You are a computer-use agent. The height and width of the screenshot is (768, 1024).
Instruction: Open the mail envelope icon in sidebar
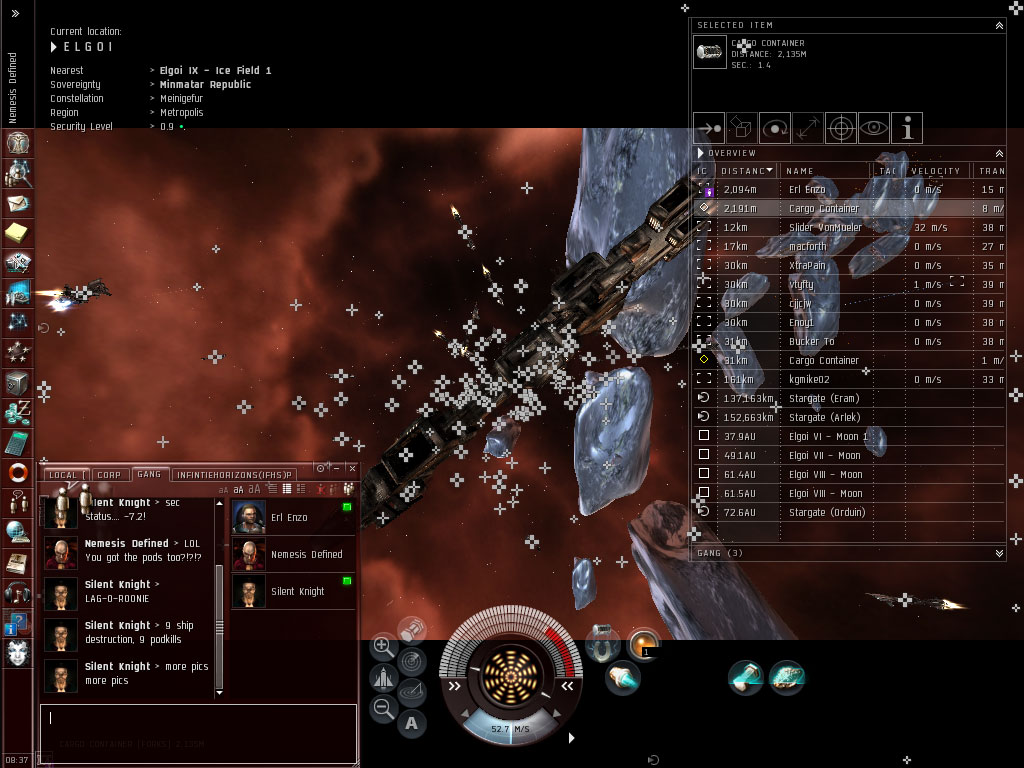[17, 203]
